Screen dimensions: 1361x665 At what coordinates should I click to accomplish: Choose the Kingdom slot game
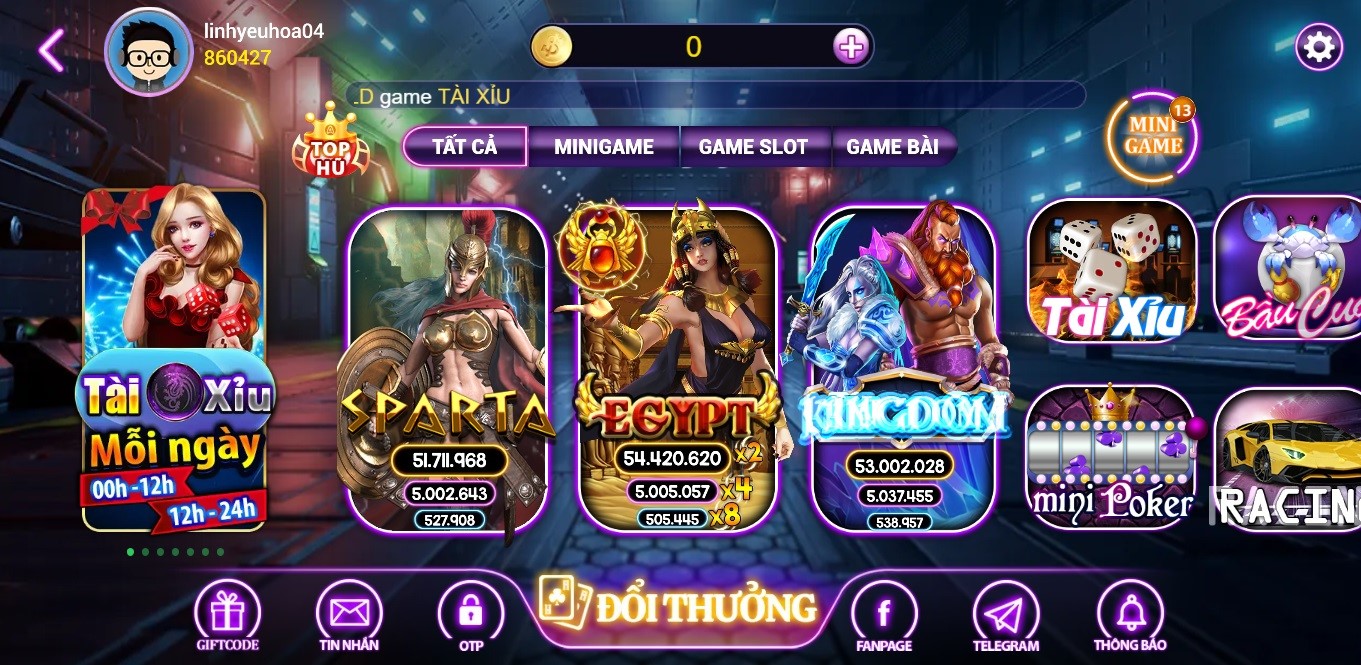point(903,370)
